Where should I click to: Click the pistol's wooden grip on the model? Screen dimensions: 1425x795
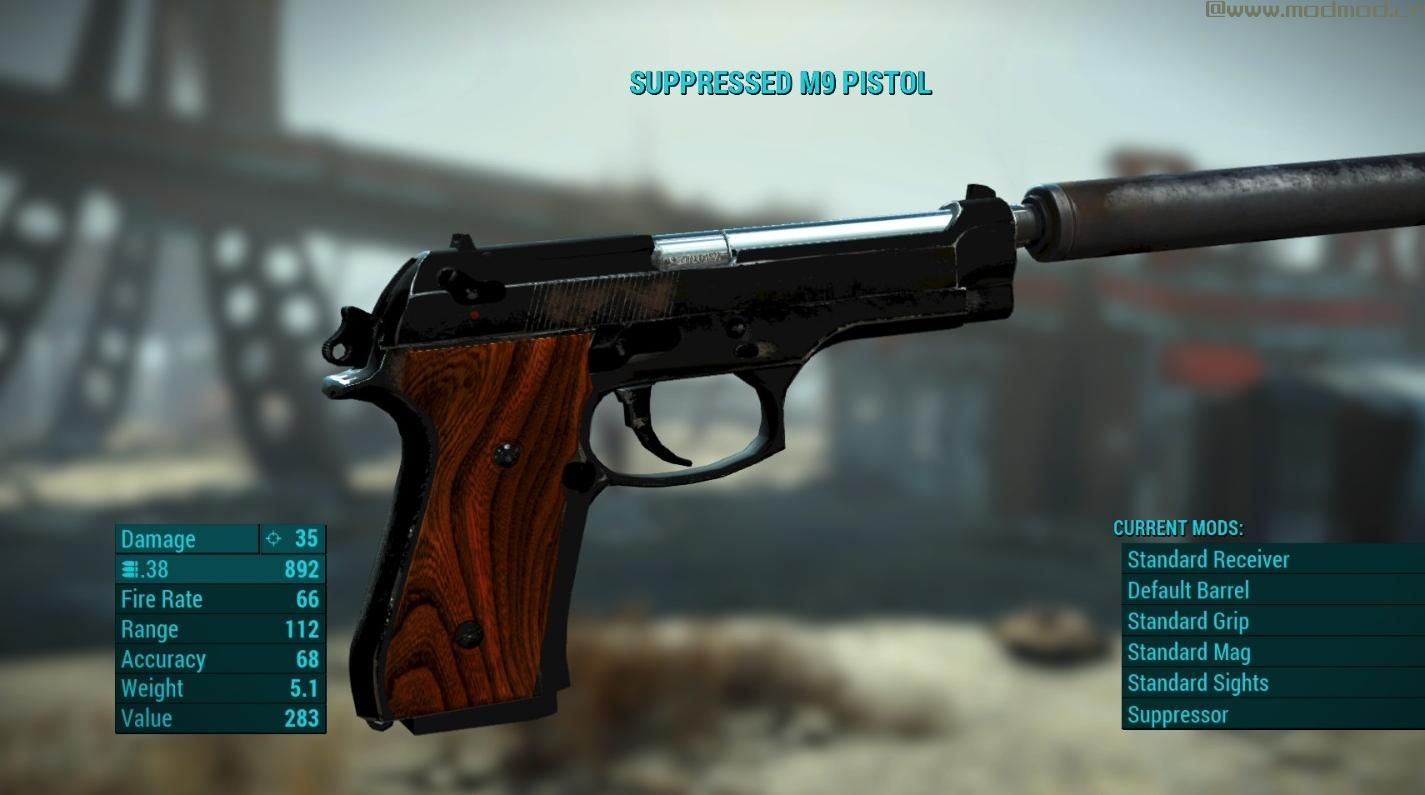480,500
